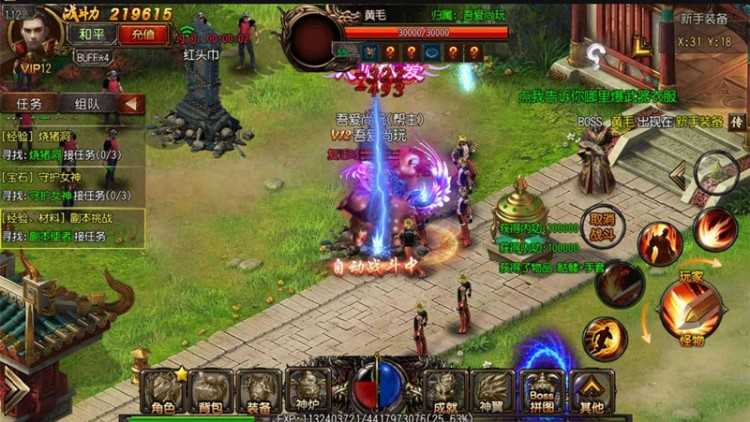The height and width of the screenshot is (422, 750).
Task: Expand the 其他 other menu
Action: tap(591, 391)
